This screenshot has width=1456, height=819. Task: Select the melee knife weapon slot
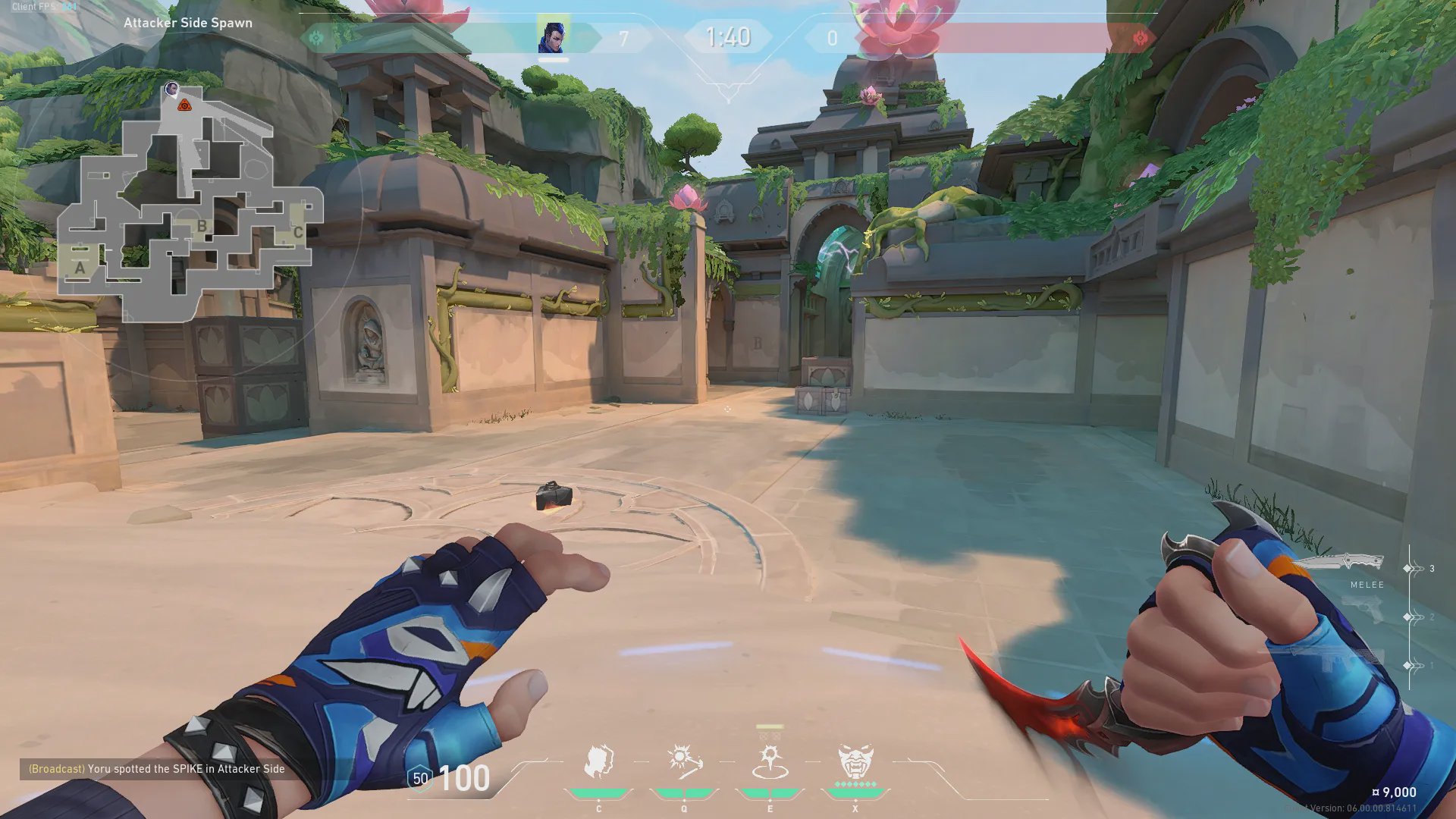click(x=1341, y=563)
